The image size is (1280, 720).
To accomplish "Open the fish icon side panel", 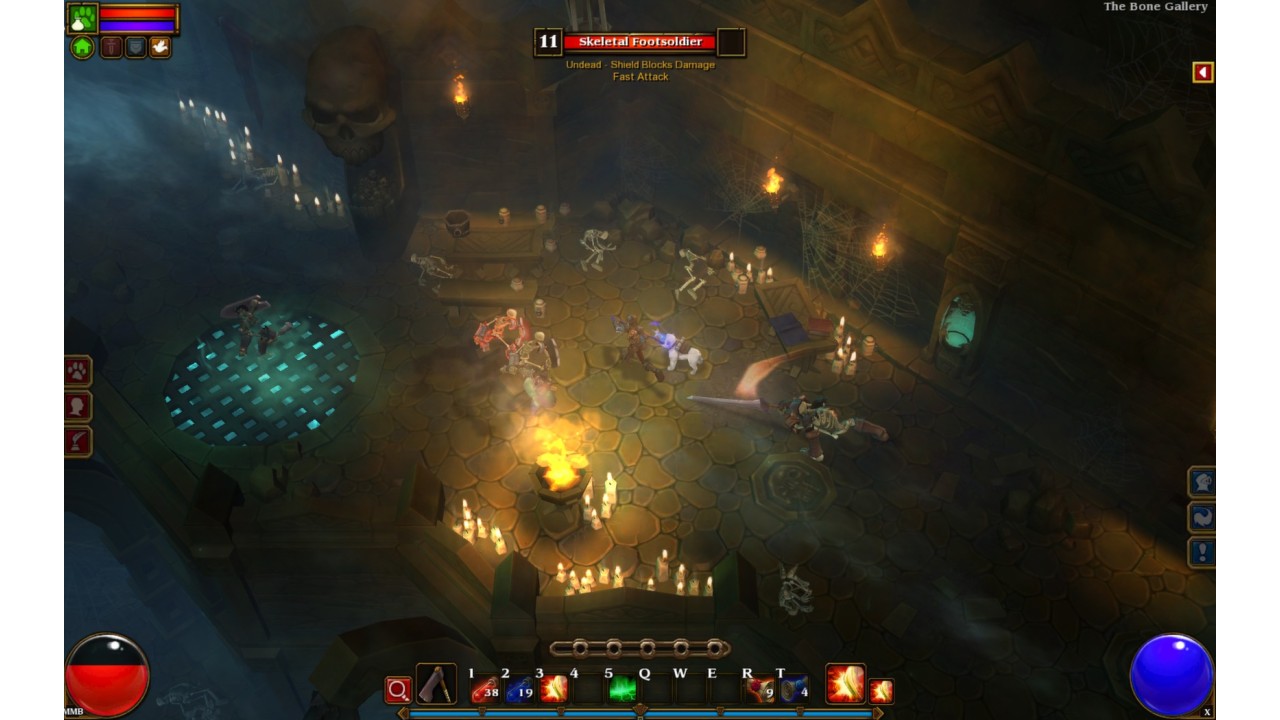I will pyautogui.click(x=1202, y=517).
